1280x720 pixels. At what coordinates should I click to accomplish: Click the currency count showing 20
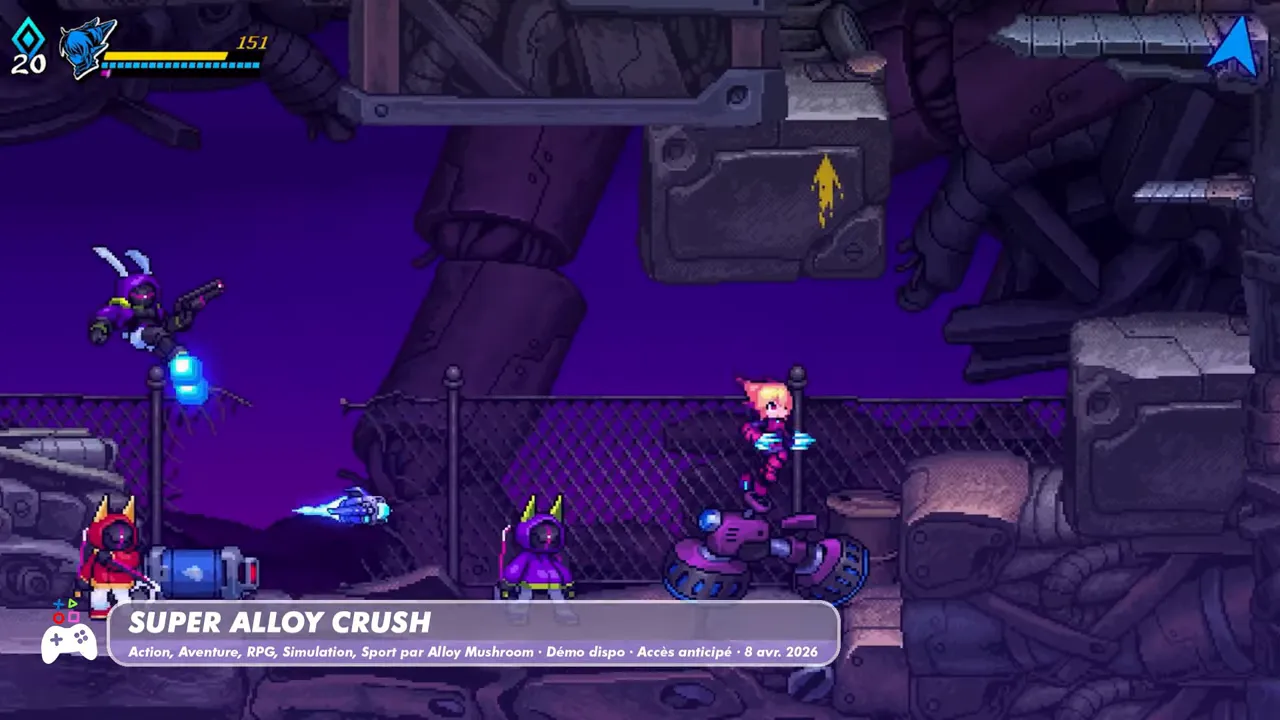(29, 64)
